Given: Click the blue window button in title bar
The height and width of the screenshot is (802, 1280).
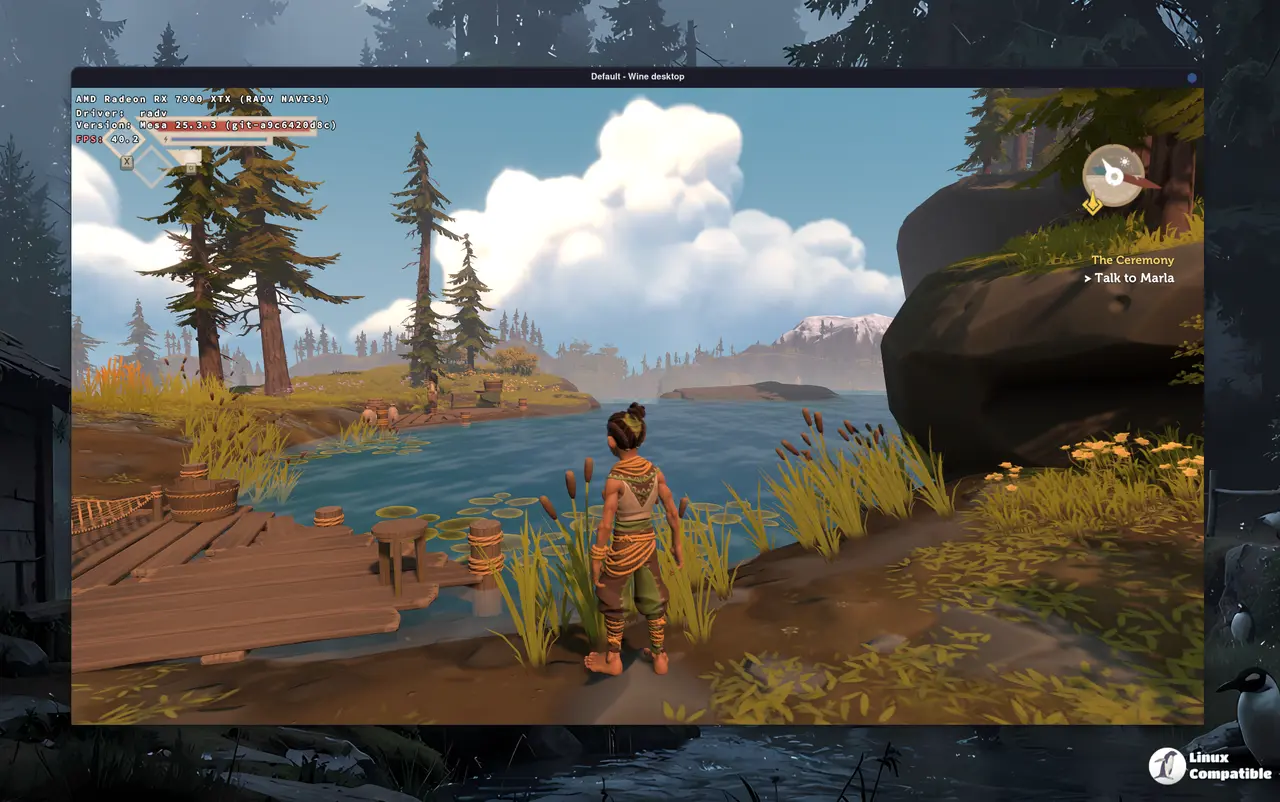Looking at the screenshot, I should (1192, 77).
